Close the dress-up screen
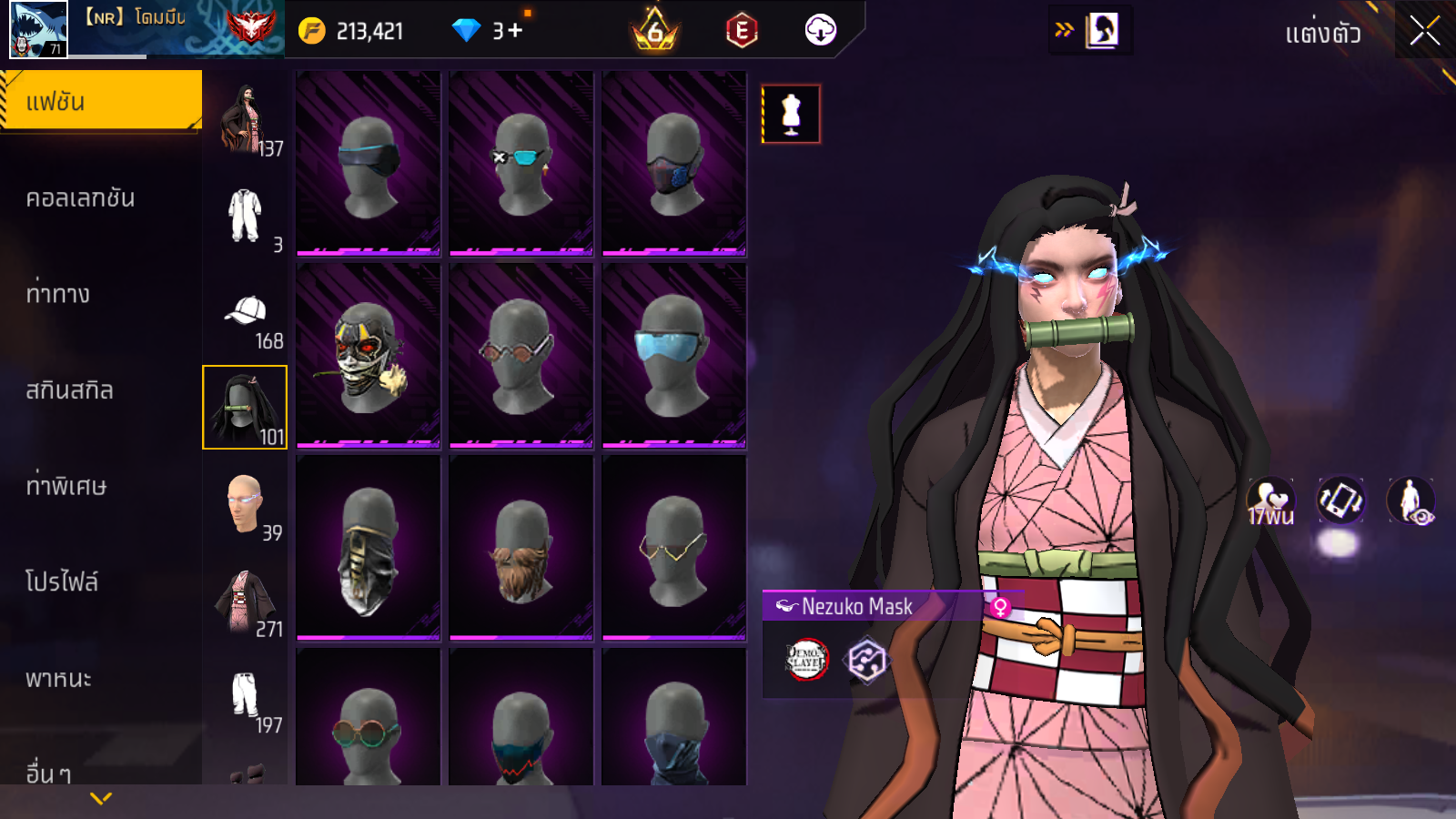The height and width of the screenshot is (819, 1456). click(x=1424, y=32)
